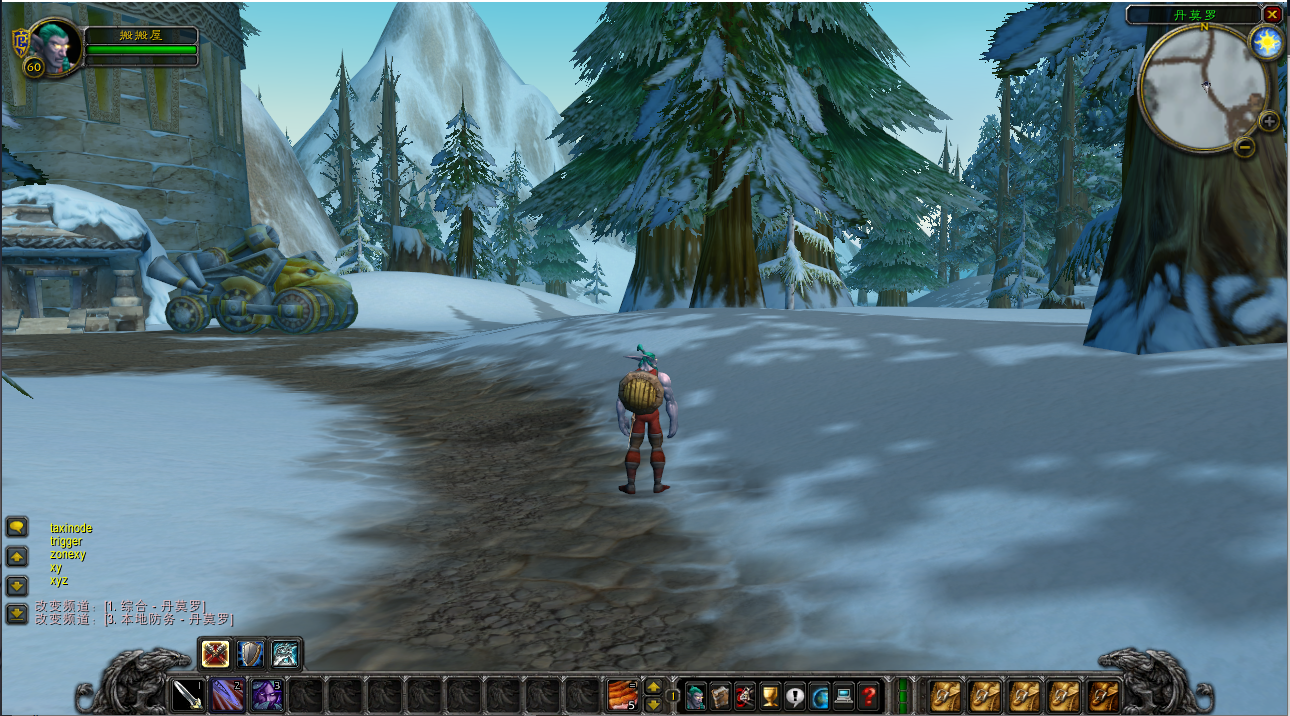Zoom out the minimap with minus button

[x=1244, y=147]
